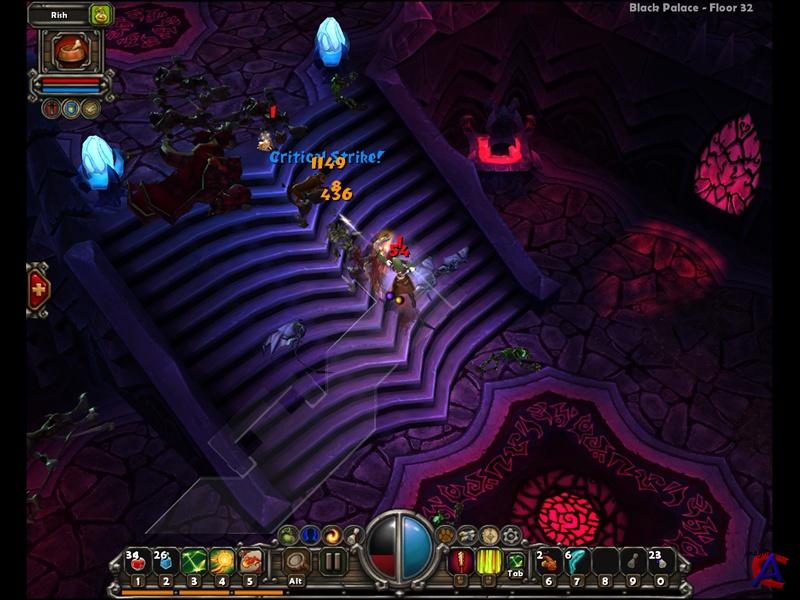Click the red plus tab on left edge
The height and width of the screenshot is (600, 800).
pos(40,290)
